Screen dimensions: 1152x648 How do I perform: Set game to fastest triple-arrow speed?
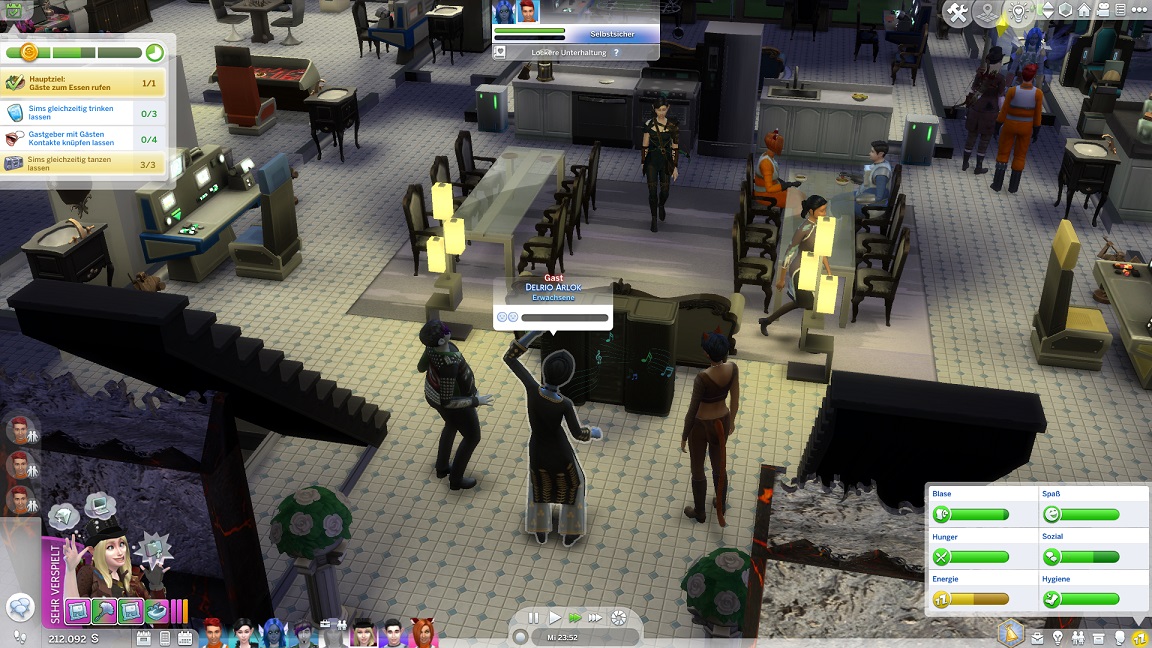click(595, 618)
